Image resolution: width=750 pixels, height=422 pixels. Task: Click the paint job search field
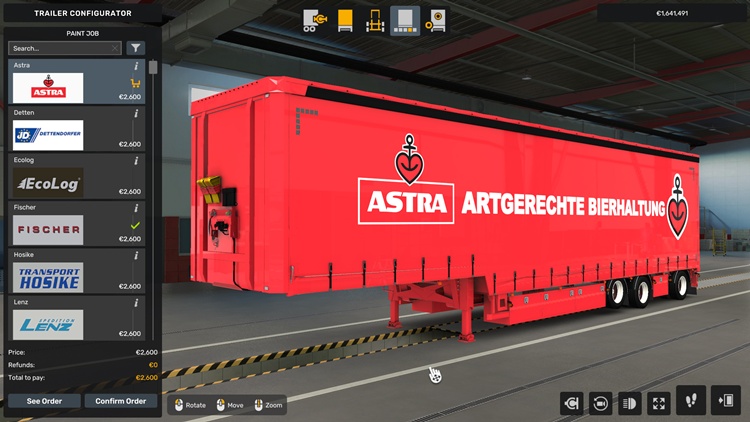pos(58,48)
